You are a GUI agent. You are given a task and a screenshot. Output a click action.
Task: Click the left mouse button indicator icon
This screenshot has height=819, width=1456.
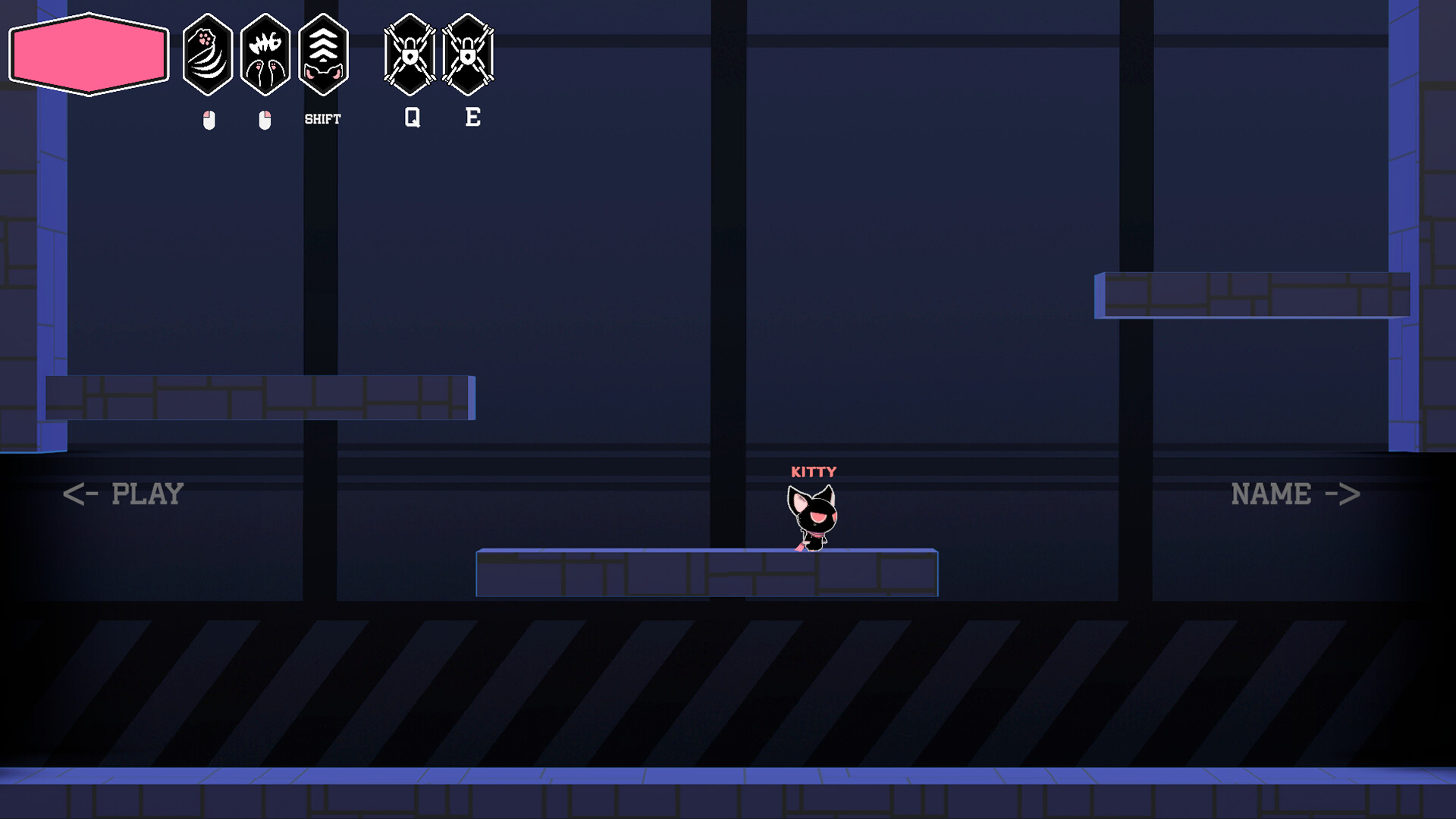[209, 118]
